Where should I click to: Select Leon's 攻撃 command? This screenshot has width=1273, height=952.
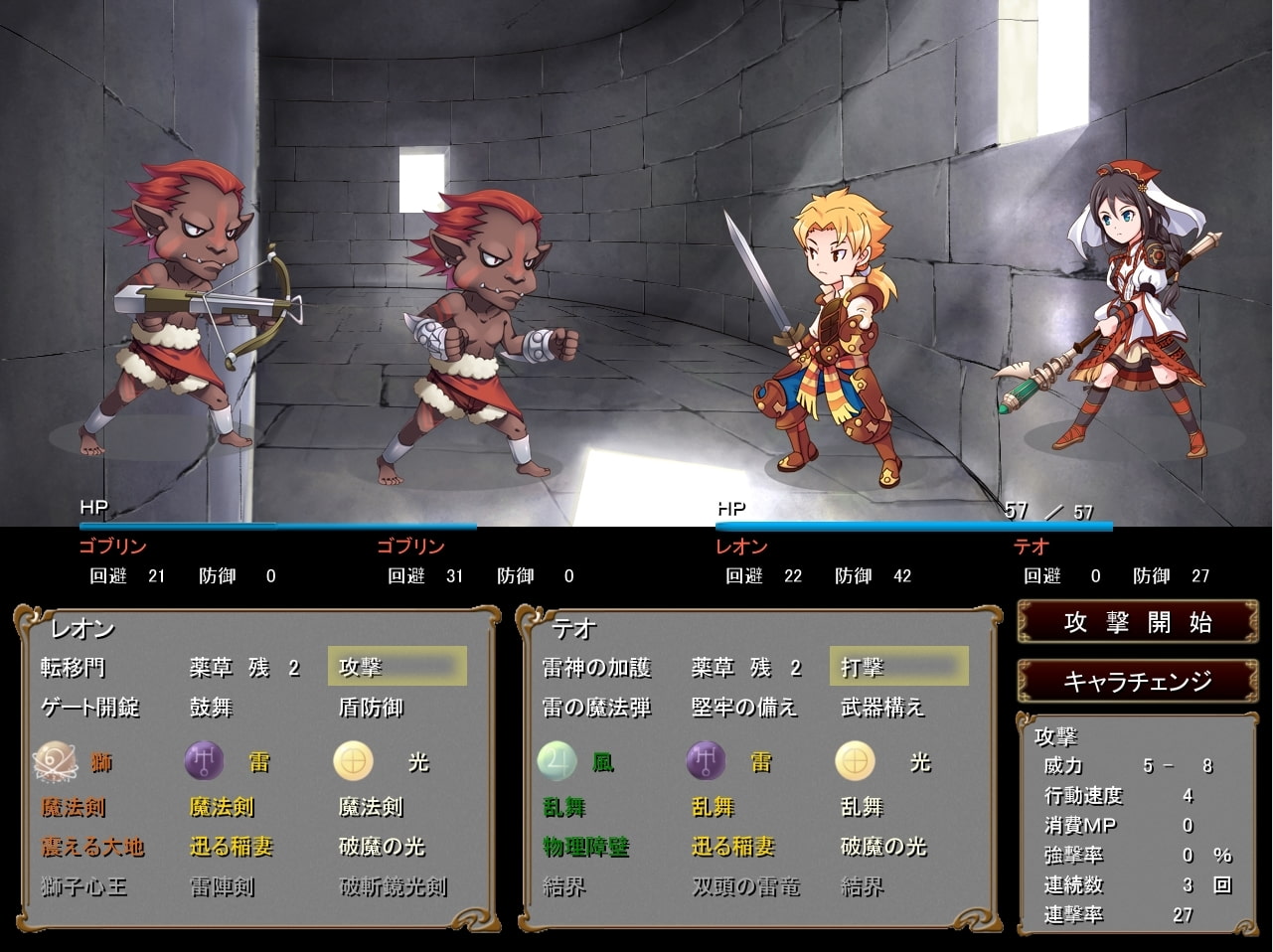coord(397,667)
